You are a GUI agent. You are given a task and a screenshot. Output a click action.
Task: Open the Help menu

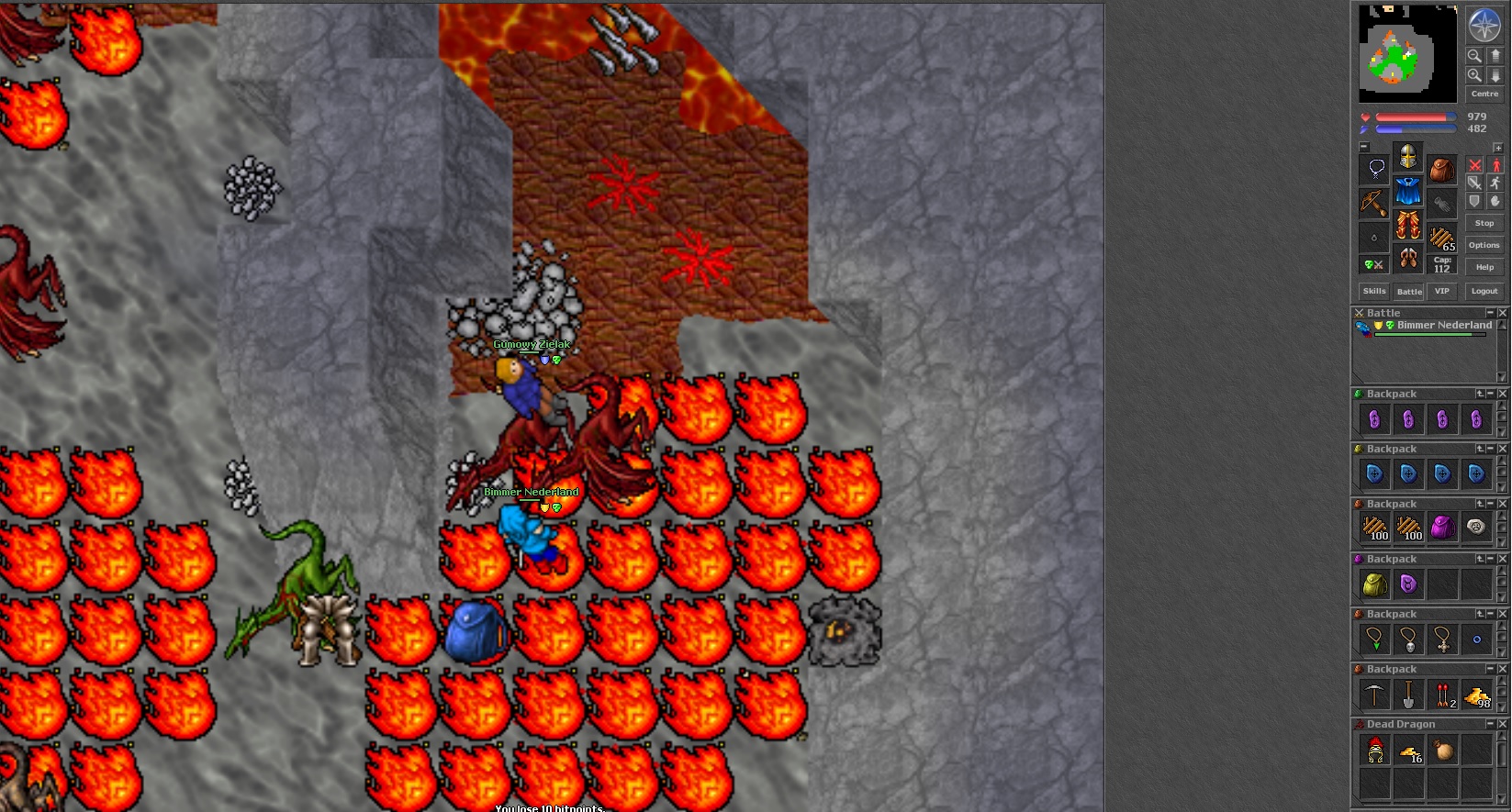[x=1484, y=267]
